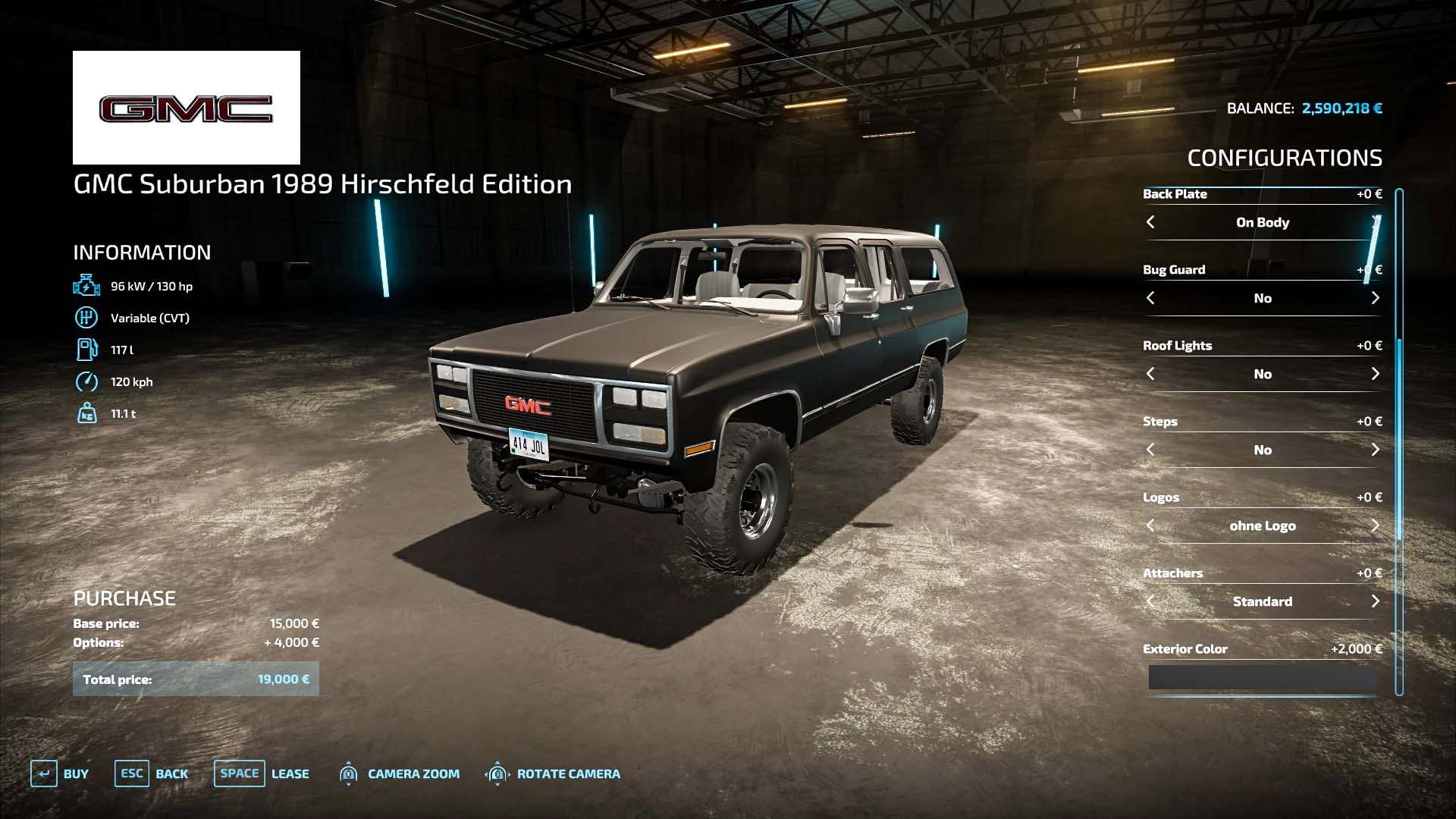Click the configurations list scrollbar
This screenshot has height=819, width=1456.
click(x=1399, y=440)
